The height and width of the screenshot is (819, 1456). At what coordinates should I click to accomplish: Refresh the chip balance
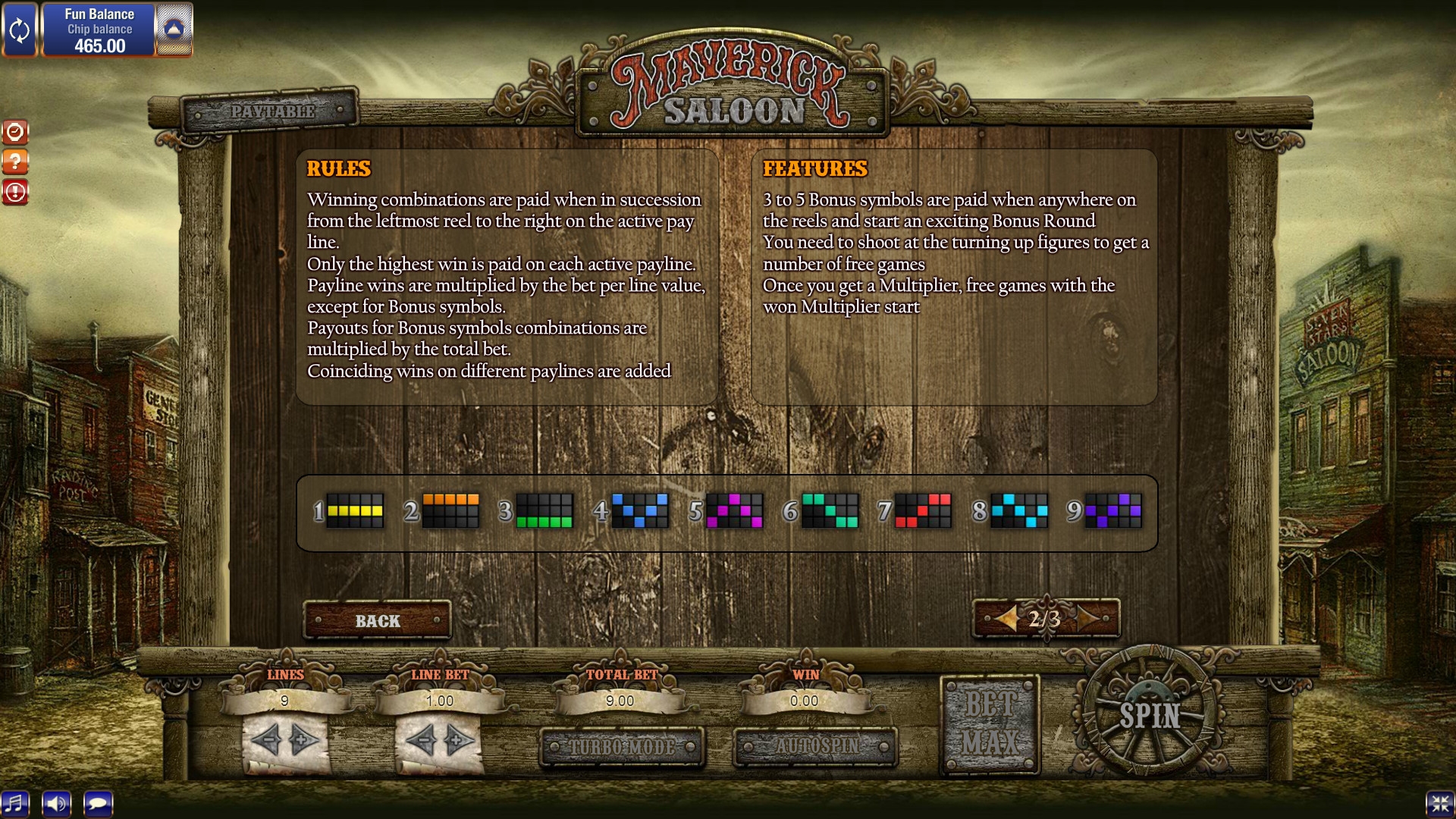pos(19,30)
